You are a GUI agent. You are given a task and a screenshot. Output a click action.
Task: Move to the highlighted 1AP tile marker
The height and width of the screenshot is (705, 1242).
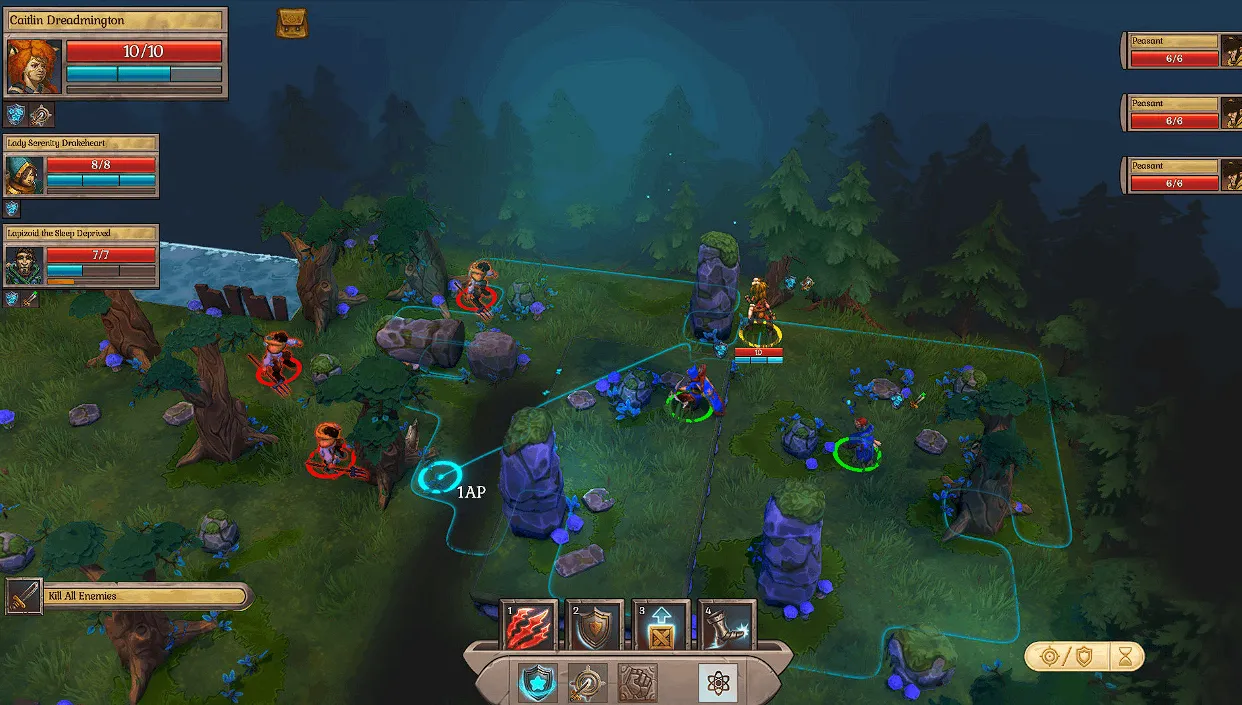click(438, 478)
